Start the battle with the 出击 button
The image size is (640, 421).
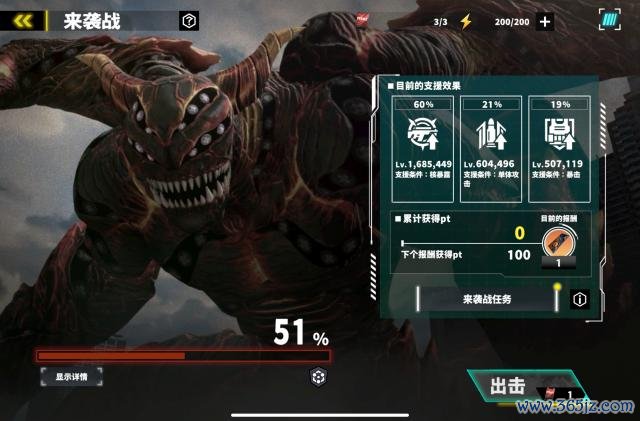508,387
